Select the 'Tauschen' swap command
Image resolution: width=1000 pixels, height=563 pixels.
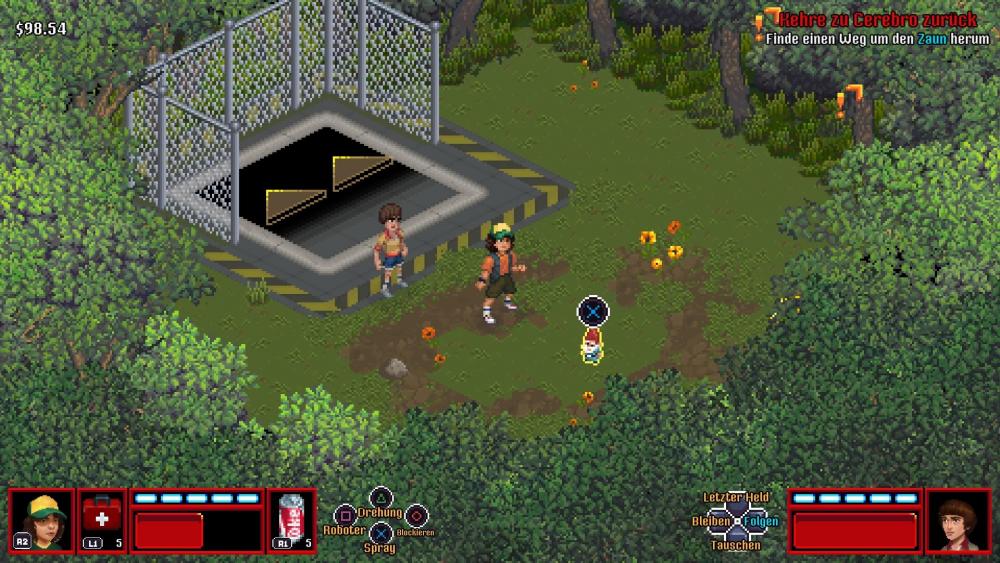click(735, 545)
